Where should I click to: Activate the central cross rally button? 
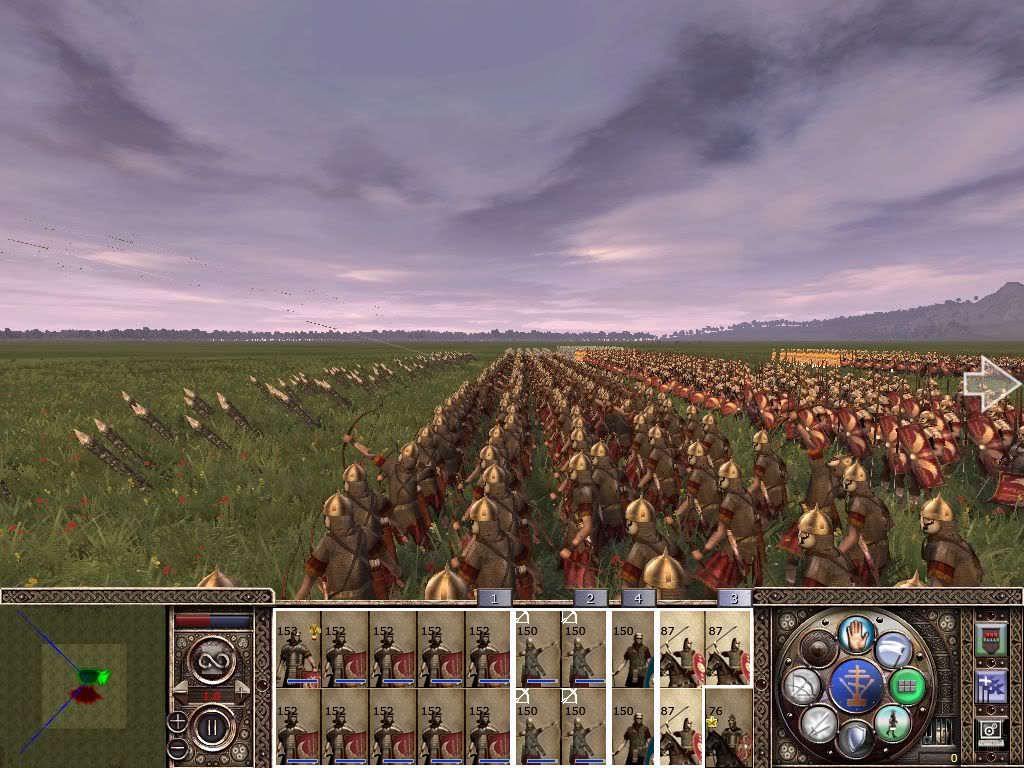point(856,686)
